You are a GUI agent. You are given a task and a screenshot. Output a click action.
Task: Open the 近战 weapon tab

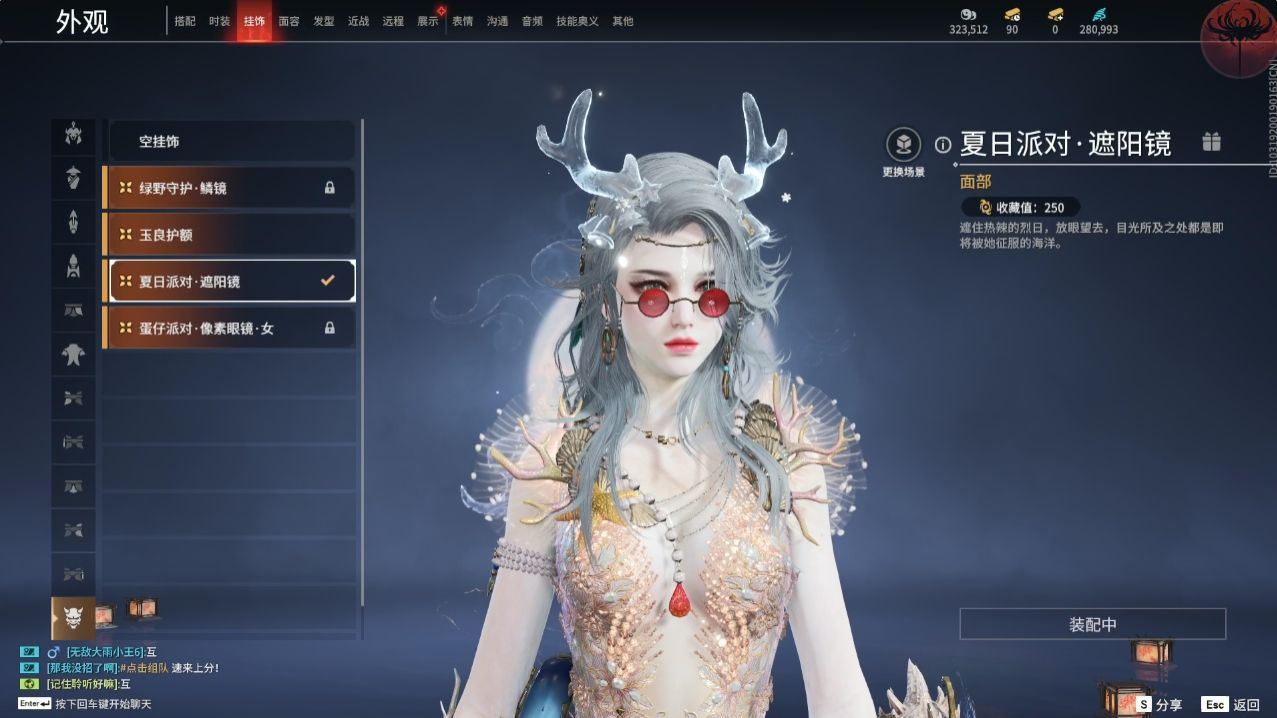(x=358, y=21)
